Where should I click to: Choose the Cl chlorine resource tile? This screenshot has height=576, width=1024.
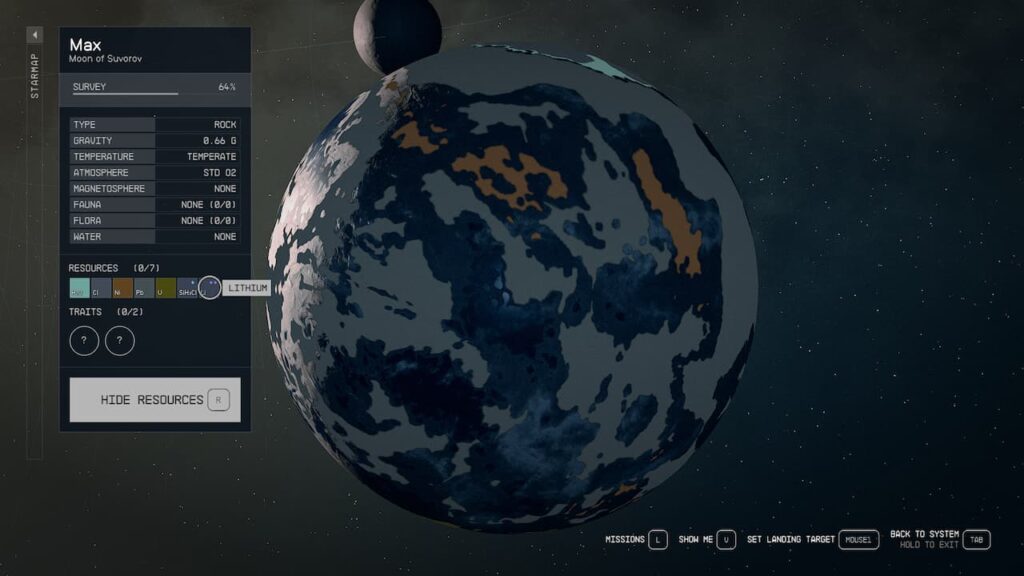101,289
